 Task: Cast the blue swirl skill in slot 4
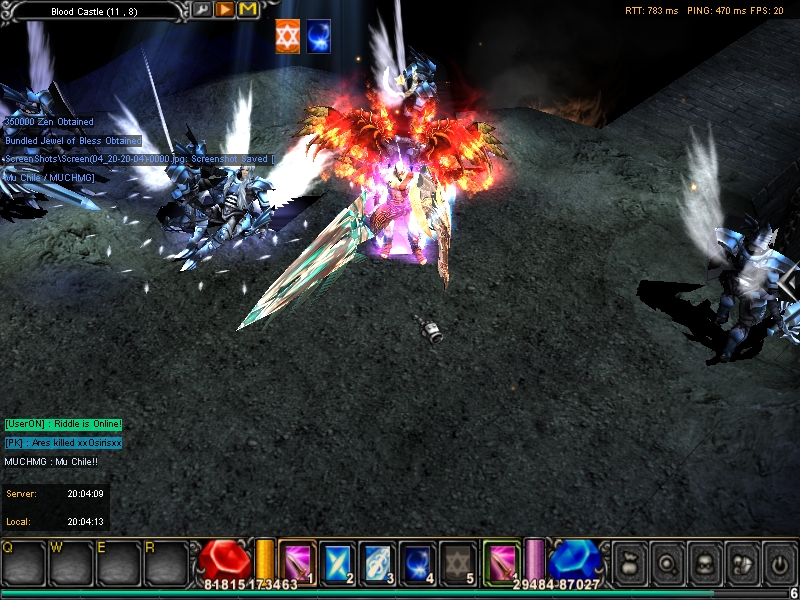point(416,562)
